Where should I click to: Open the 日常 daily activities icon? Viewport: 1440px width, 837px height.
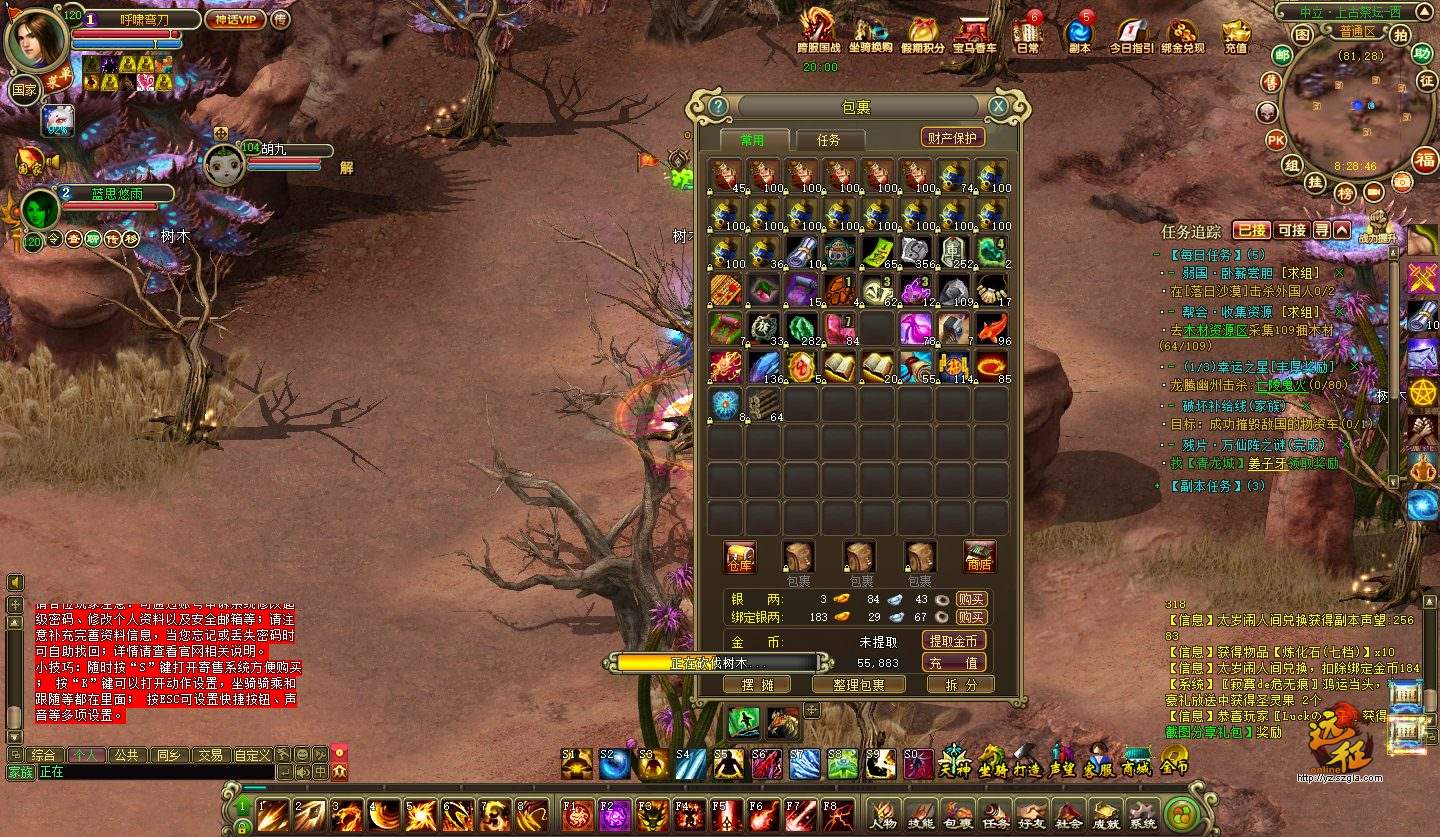pos(1027,34)
